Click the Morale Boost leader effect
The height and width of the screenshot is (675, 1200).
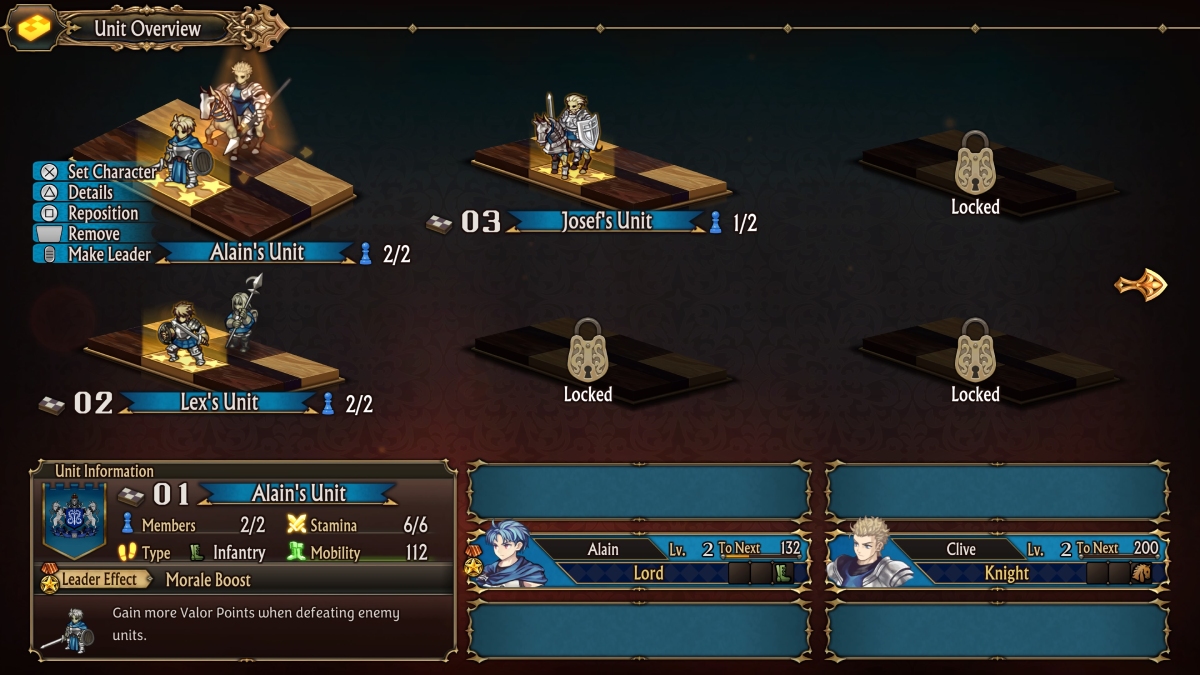point(208,580)
